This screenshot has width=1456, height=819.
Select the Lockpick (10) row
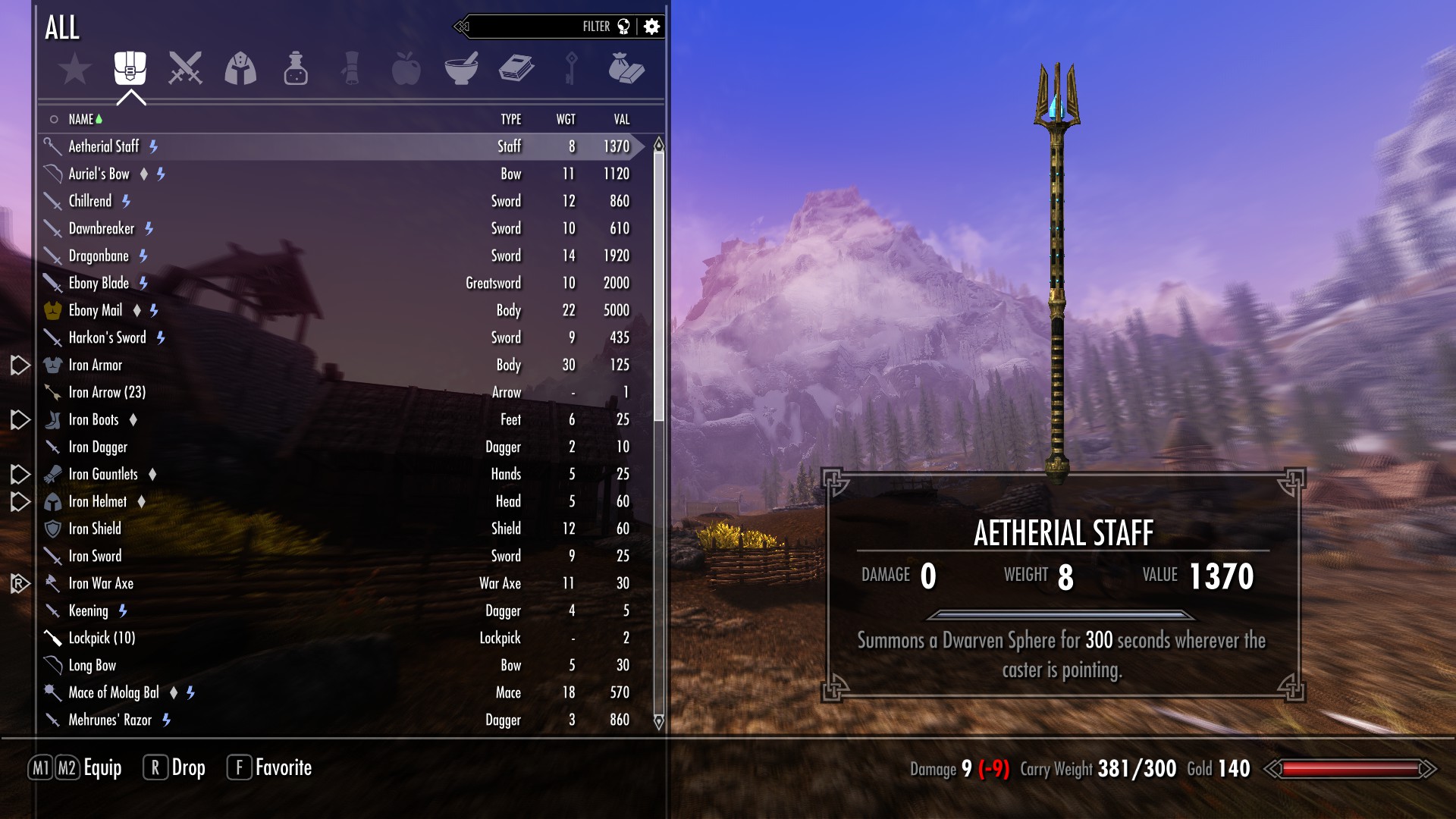(102, 639)
